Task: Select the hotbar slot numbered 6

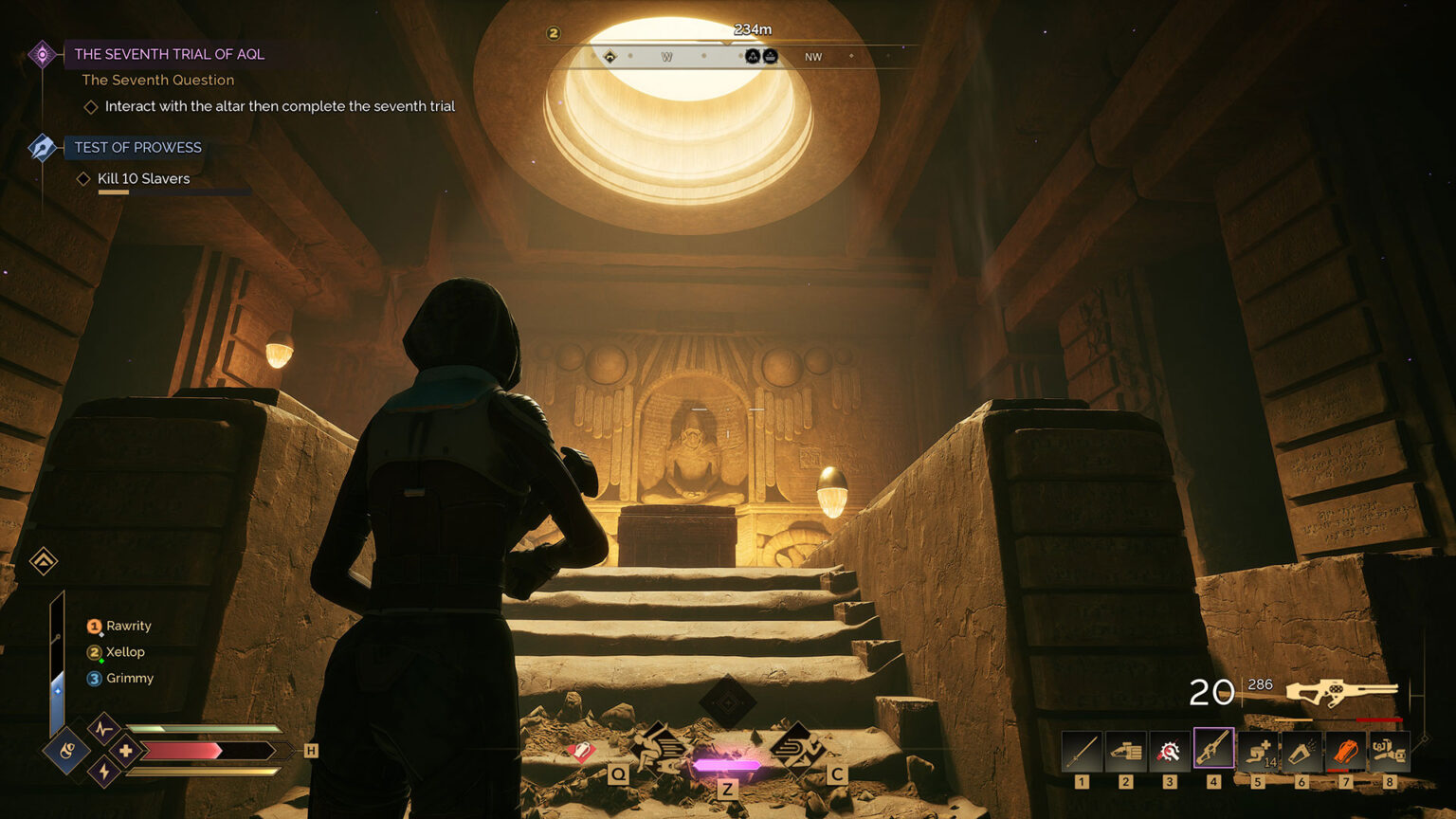Action: pos(1301,753)
